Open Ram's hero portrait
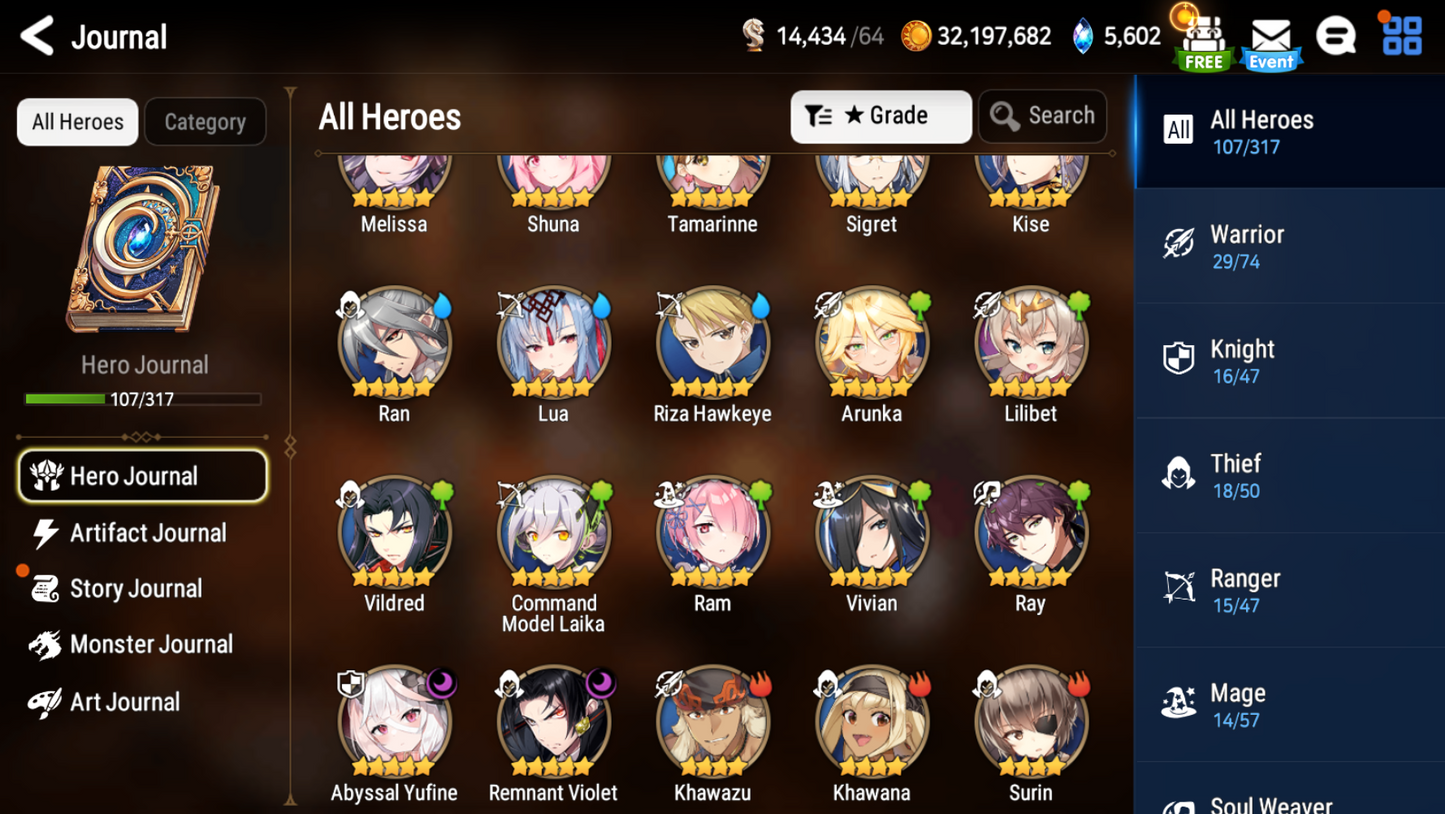The width and height of the screenshot is (1445, 814). pyautogui.click(x=712, y=530)
